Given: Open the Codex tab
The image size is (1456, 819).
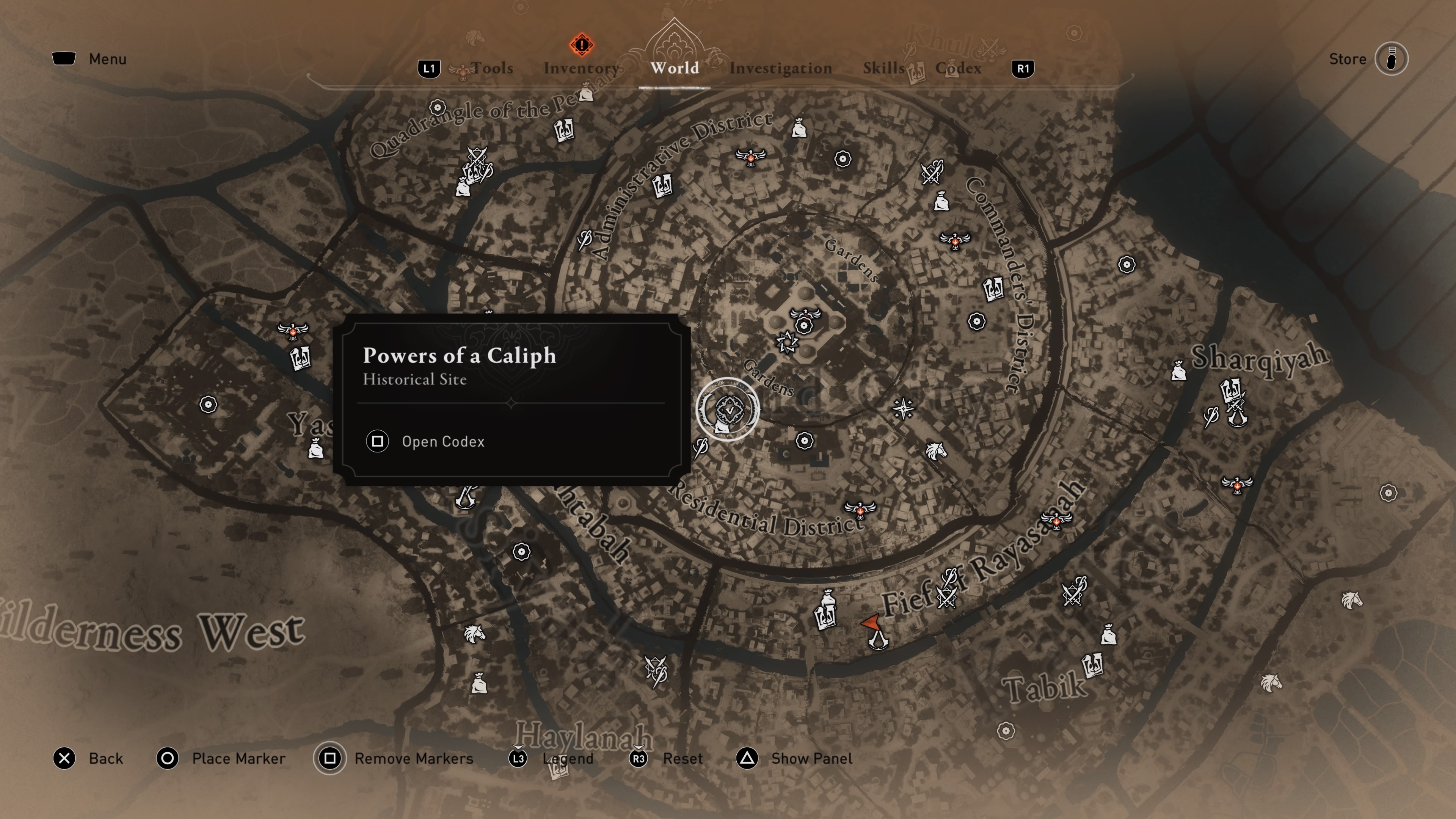Looking at the screenshot, I should (958, 68).
